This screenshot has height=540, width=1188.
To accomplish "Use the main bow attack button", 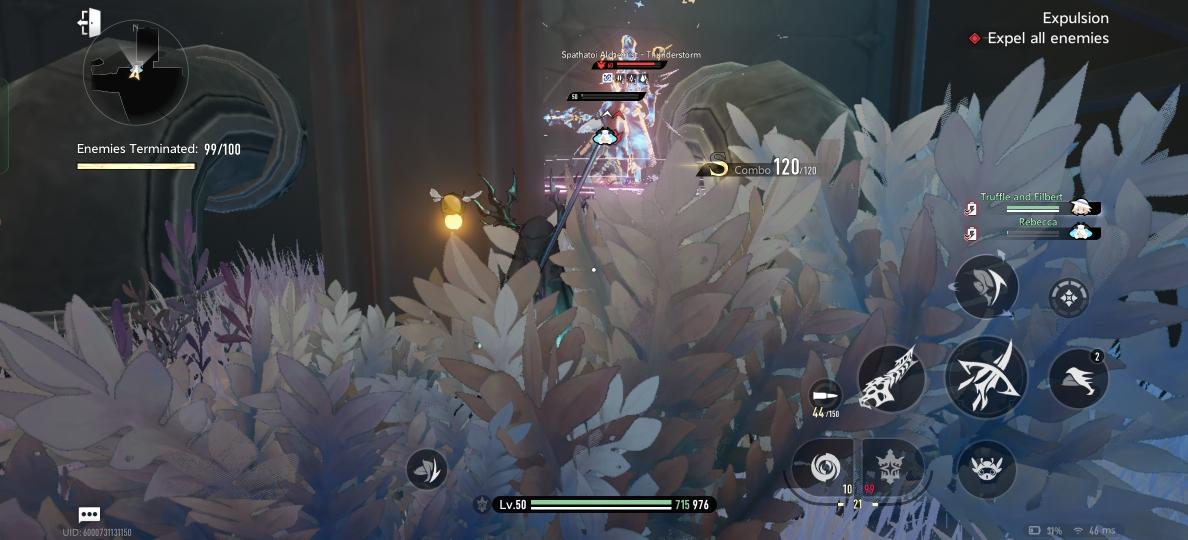I will (x=986, y=378).
